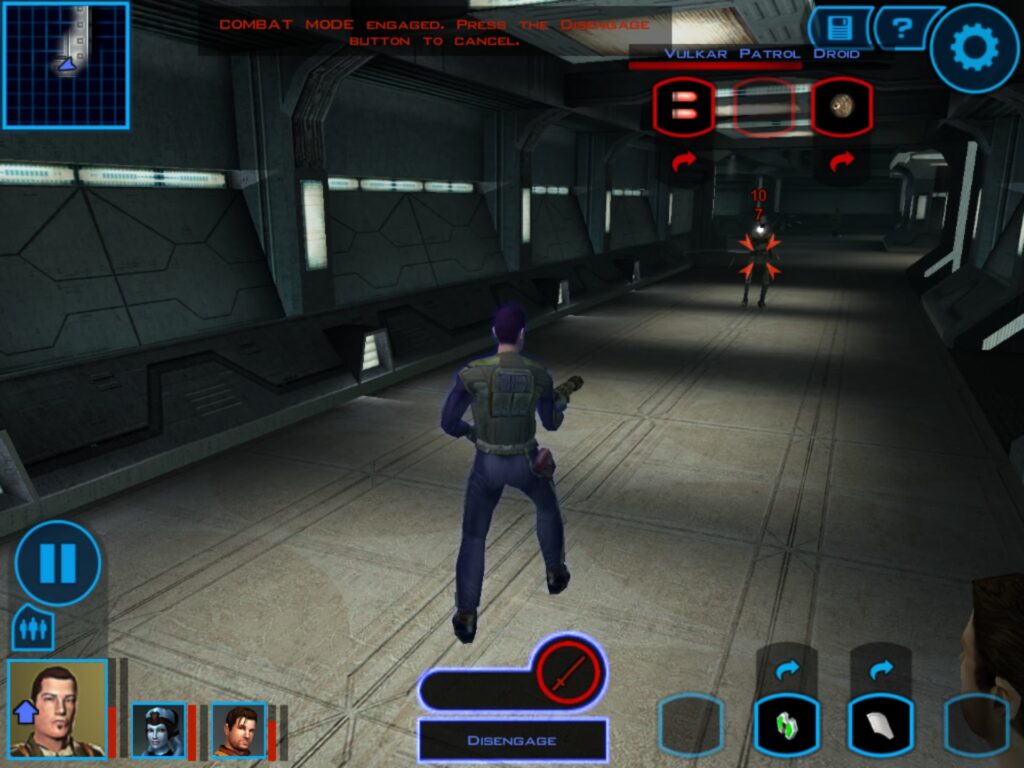The width and height of the screenshot is (1024, 768).
Task: Switch to the orange-jacketed party member portrait
Action: (238, 729)
